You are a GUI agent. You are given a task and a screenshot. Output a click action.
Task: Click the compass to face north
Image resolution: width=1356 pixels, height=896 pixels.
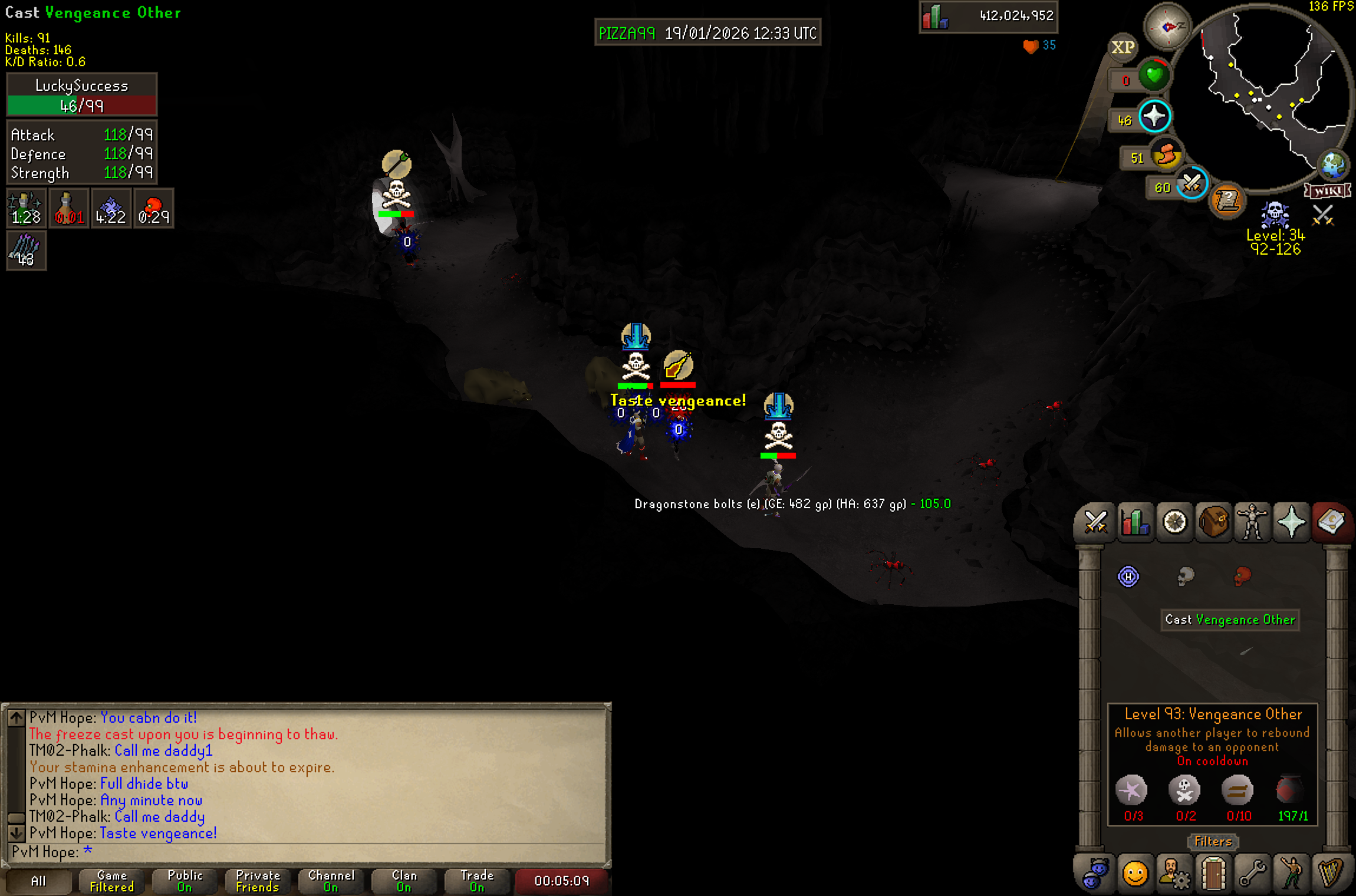coord(1167,27)
